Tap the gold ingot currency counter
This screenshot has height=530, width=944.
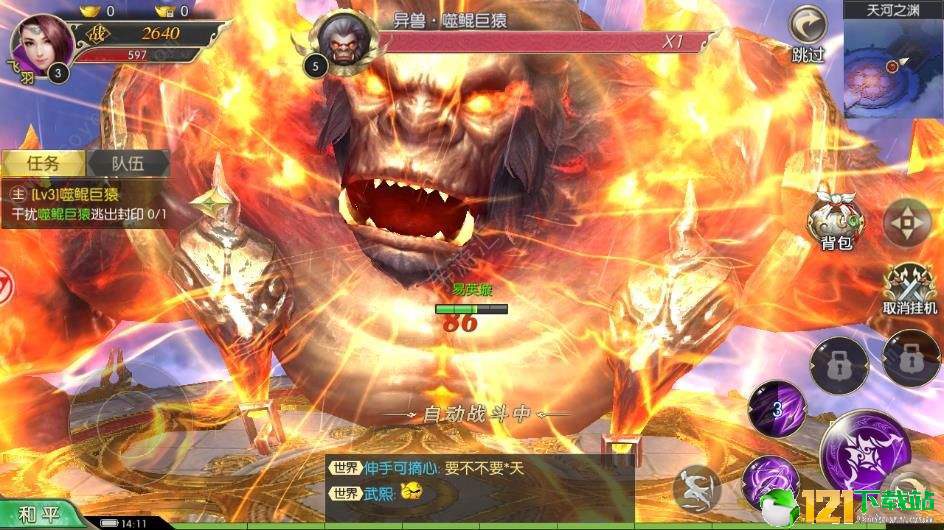(99, 11)
